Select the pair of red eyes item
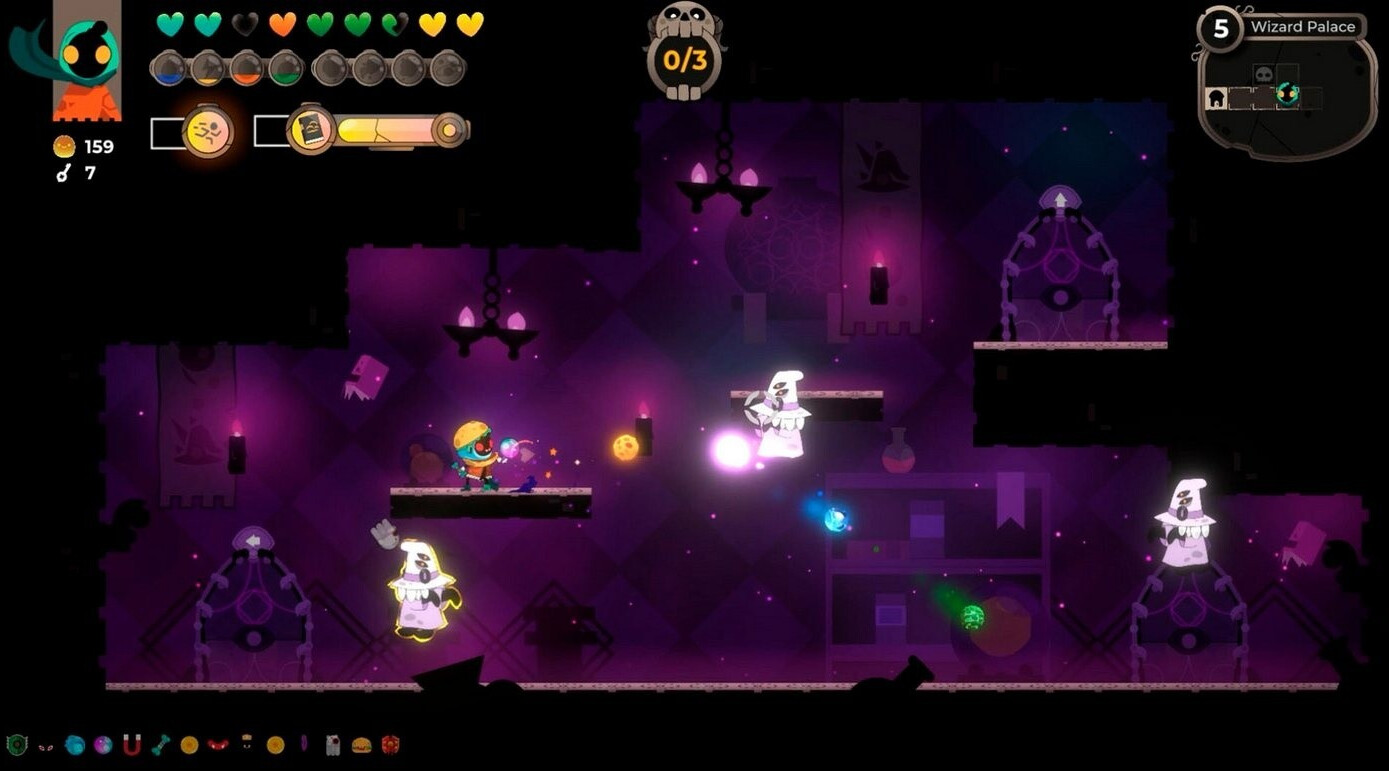 tap(45, 745)
